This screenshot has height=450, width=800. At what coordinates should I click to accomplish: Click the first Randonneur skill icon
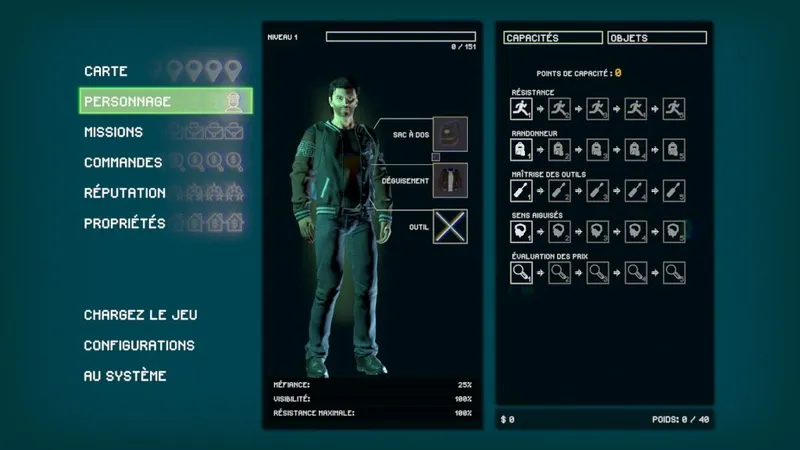(521, 150)
